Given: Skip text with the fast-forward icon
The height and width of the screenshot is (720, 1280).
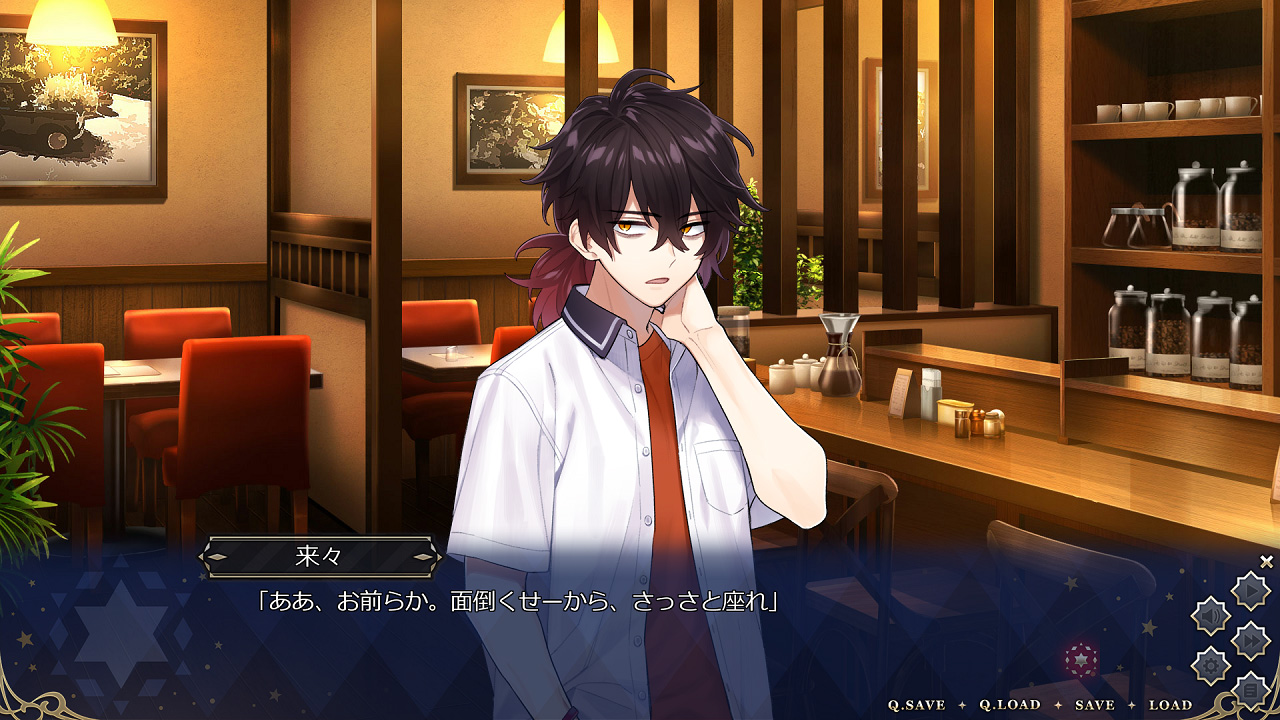Looking at the screenshot, I should click(1250, 640).
